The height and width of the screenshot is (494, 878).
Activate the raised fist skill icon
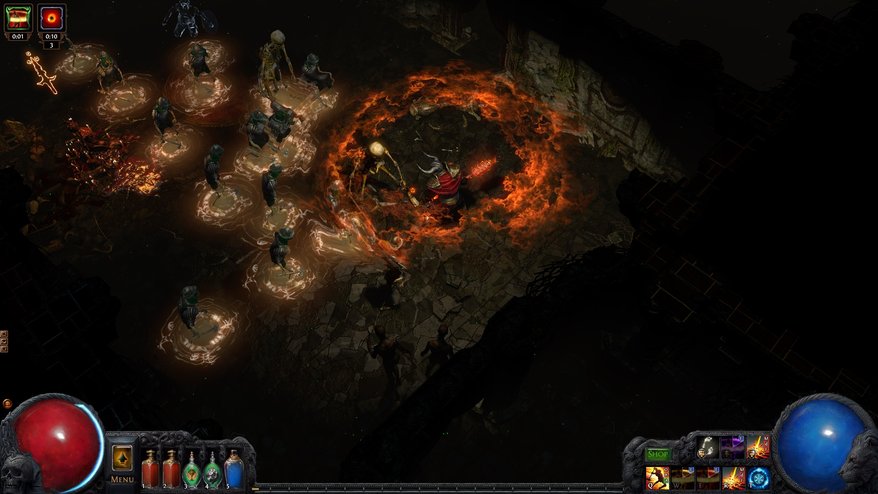(x=706, y=446)
